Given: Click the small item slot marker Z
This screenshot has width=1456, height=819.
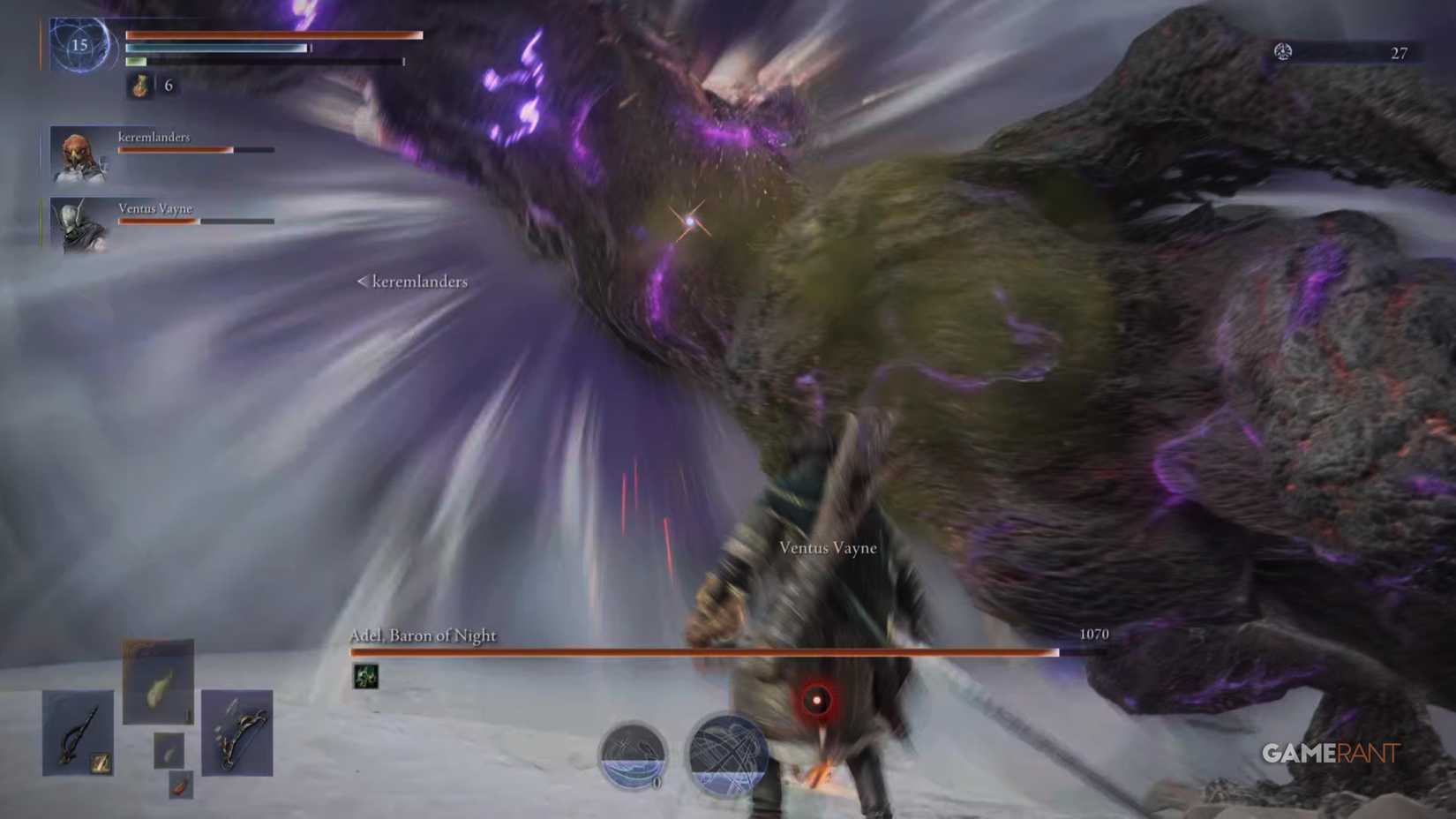Looking at the screenshot, I should 101,763.
